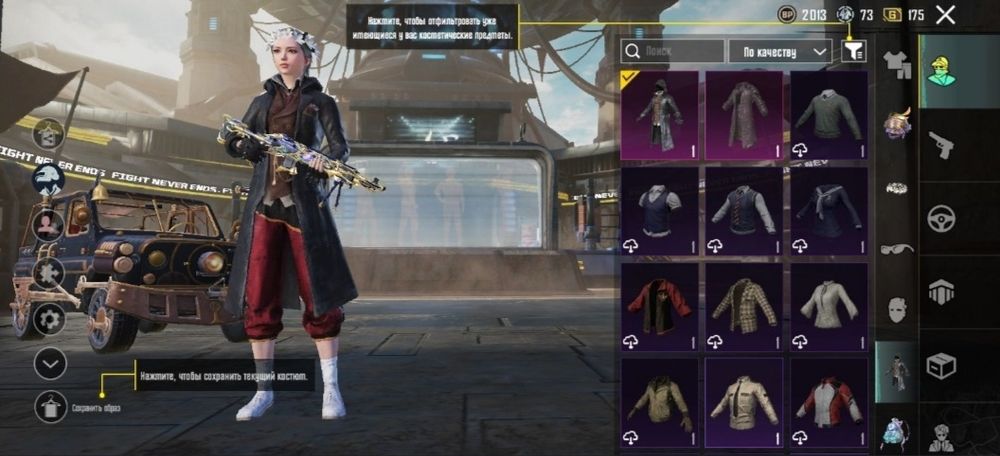The image size is (1000, 456).
Task: Pick the plaid checkered jacket
Action: 744,307
